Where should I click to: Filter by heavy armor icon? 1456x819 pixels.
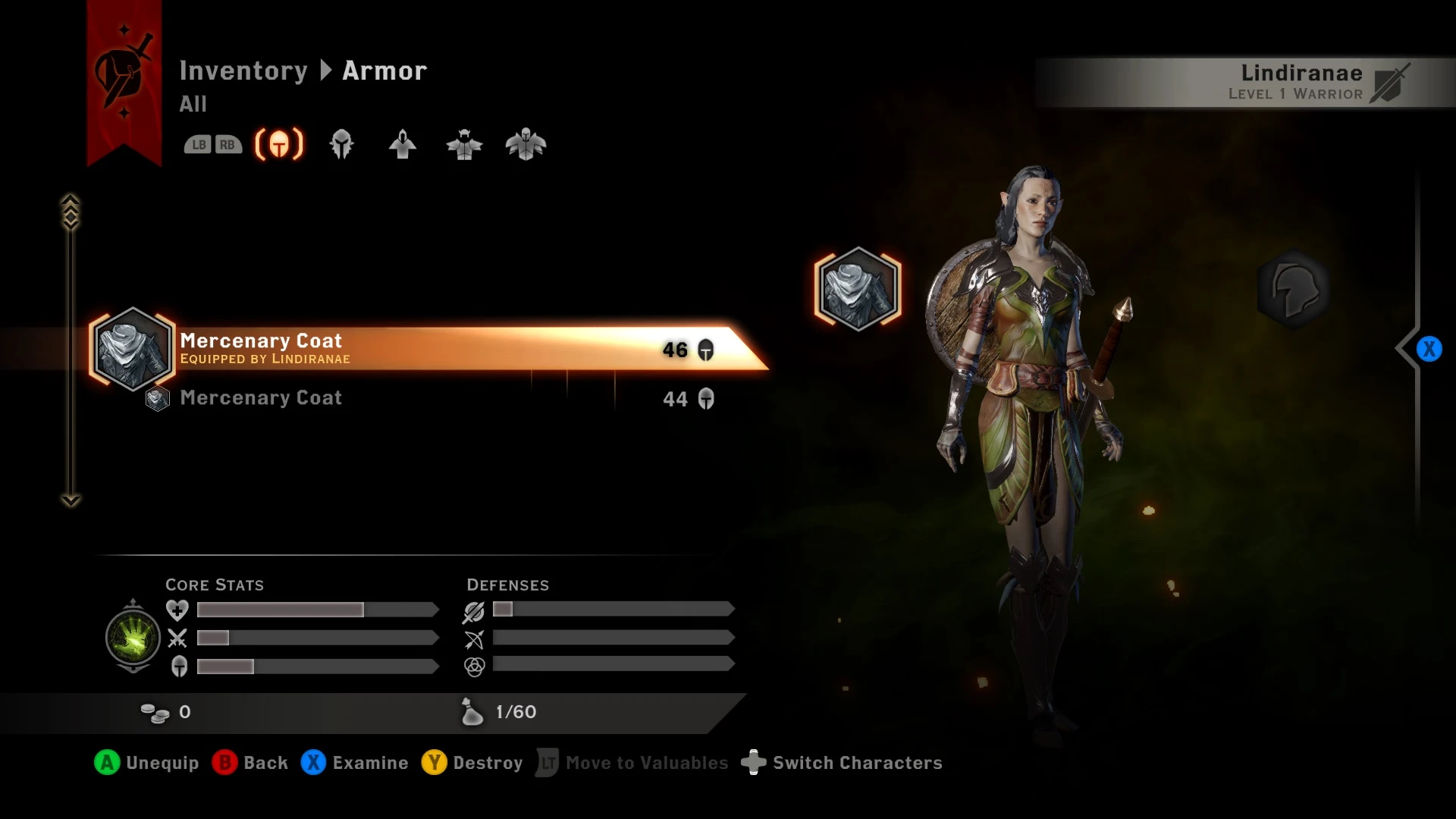[526, 145]
